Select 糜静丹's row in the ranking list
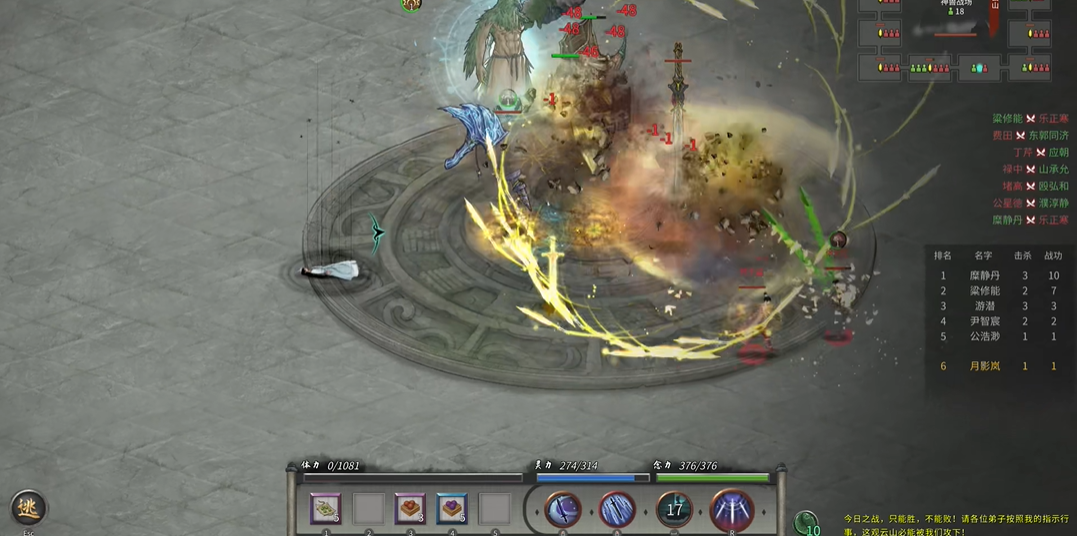 pos(1000,275)
